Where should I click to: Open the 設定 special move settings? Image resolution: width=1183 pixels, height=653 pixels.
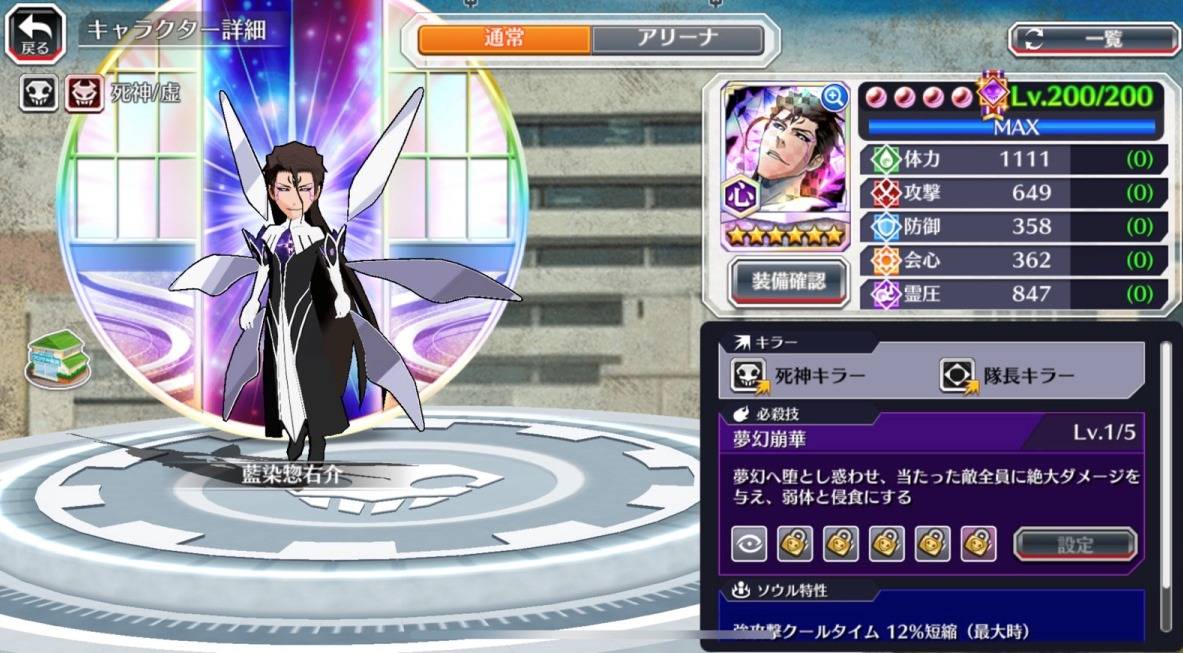(1075, 544)
